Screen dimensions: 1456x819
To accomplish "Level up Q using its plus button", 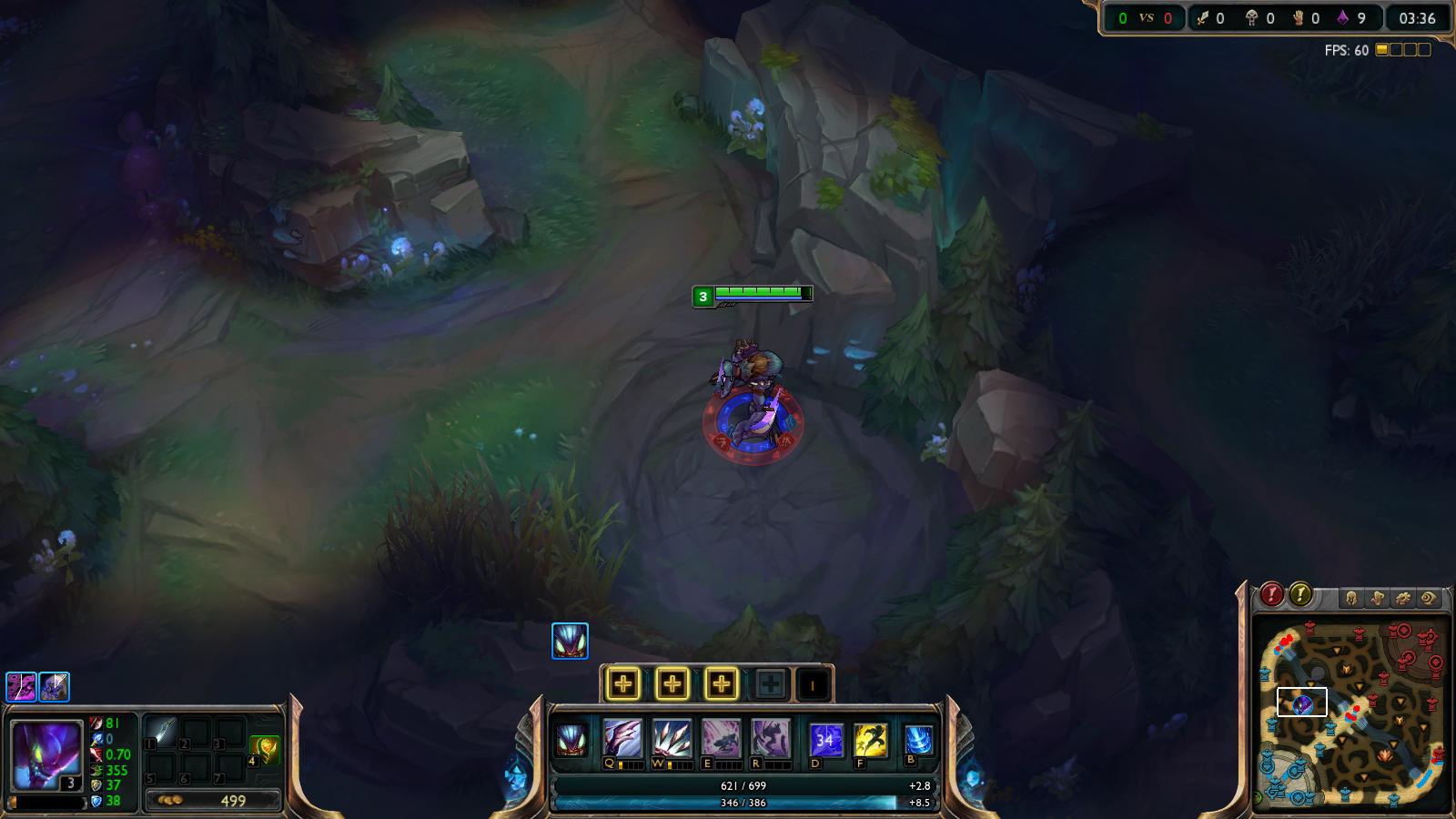I will point(622,684).
